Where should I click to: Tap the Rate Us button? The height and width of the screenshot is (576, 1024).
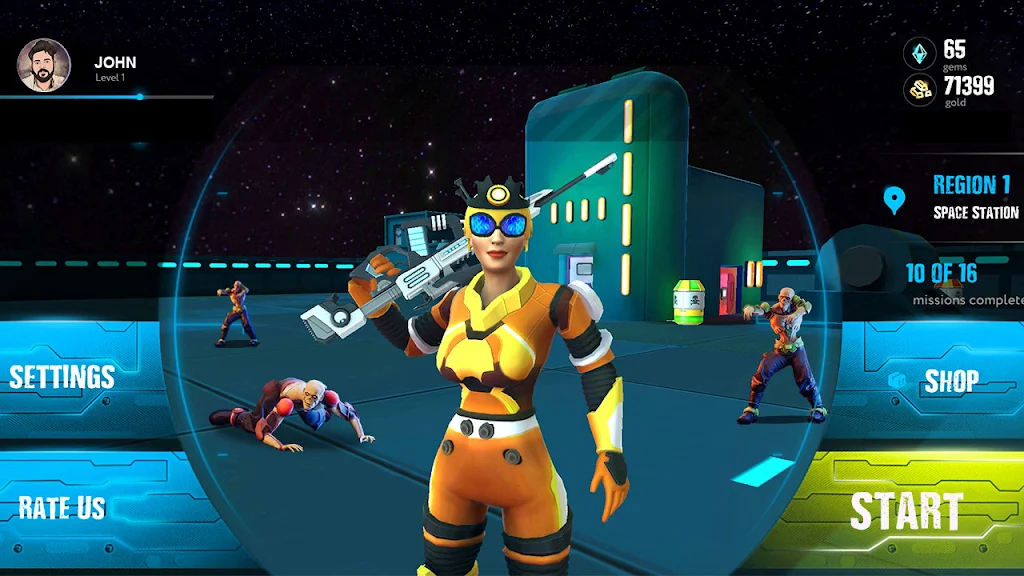62,507
